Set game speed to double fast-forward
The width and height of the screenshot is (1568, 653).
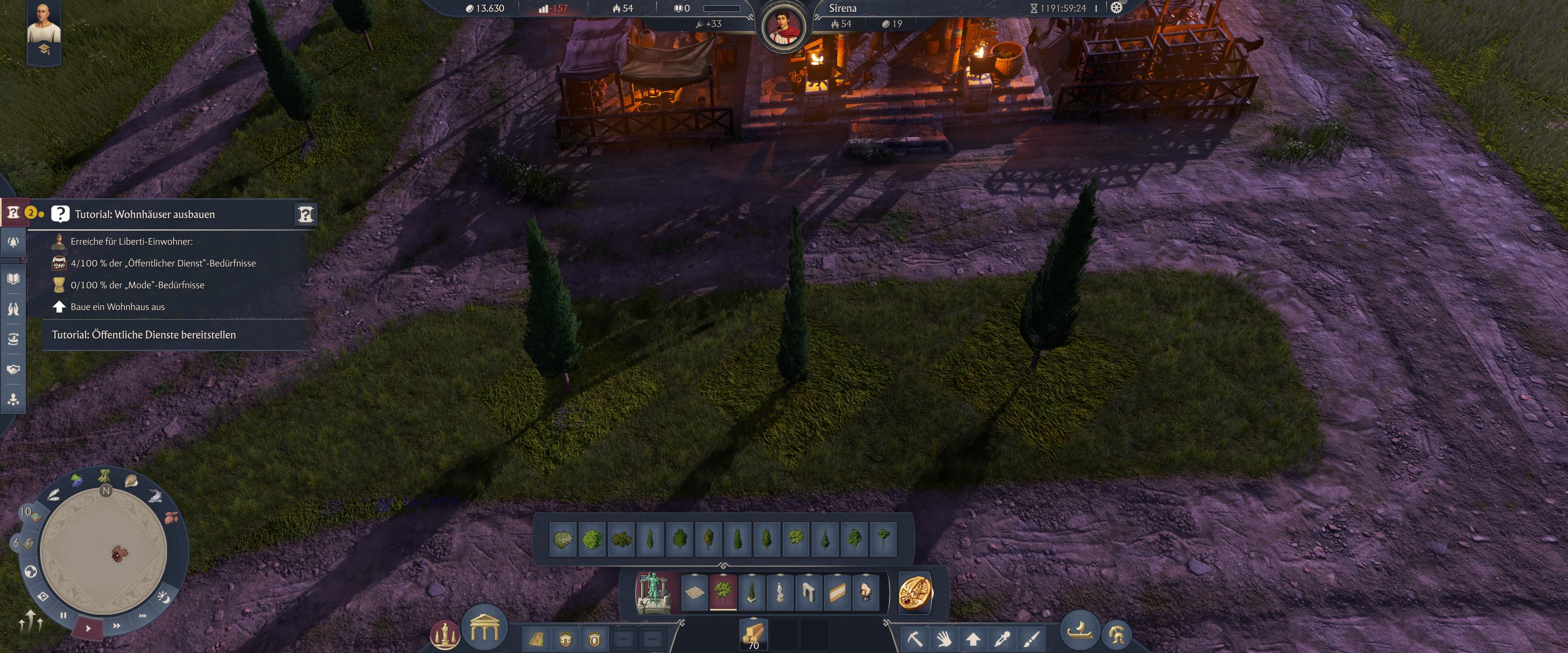(x=116, y=625)
